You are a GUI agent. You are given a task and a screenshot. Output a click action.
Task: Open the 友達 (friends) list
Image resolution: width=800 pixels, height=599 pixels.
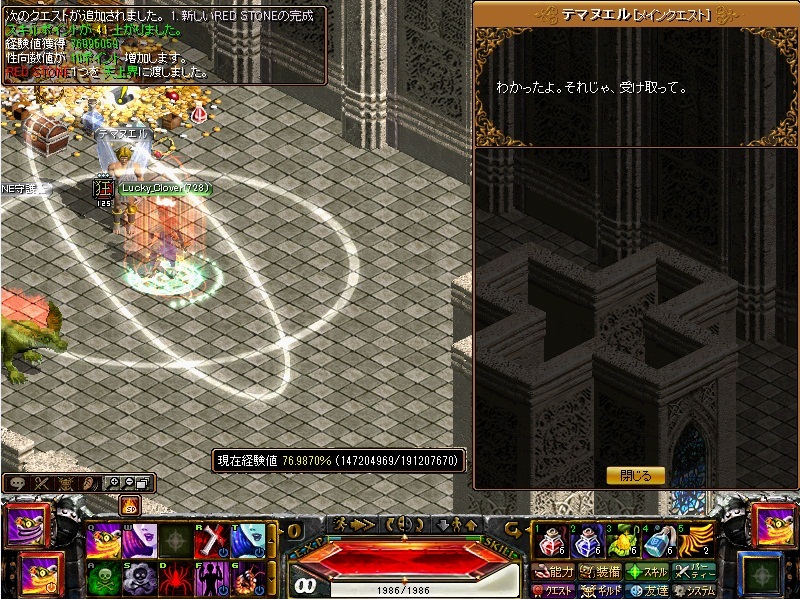coord(647,591)
